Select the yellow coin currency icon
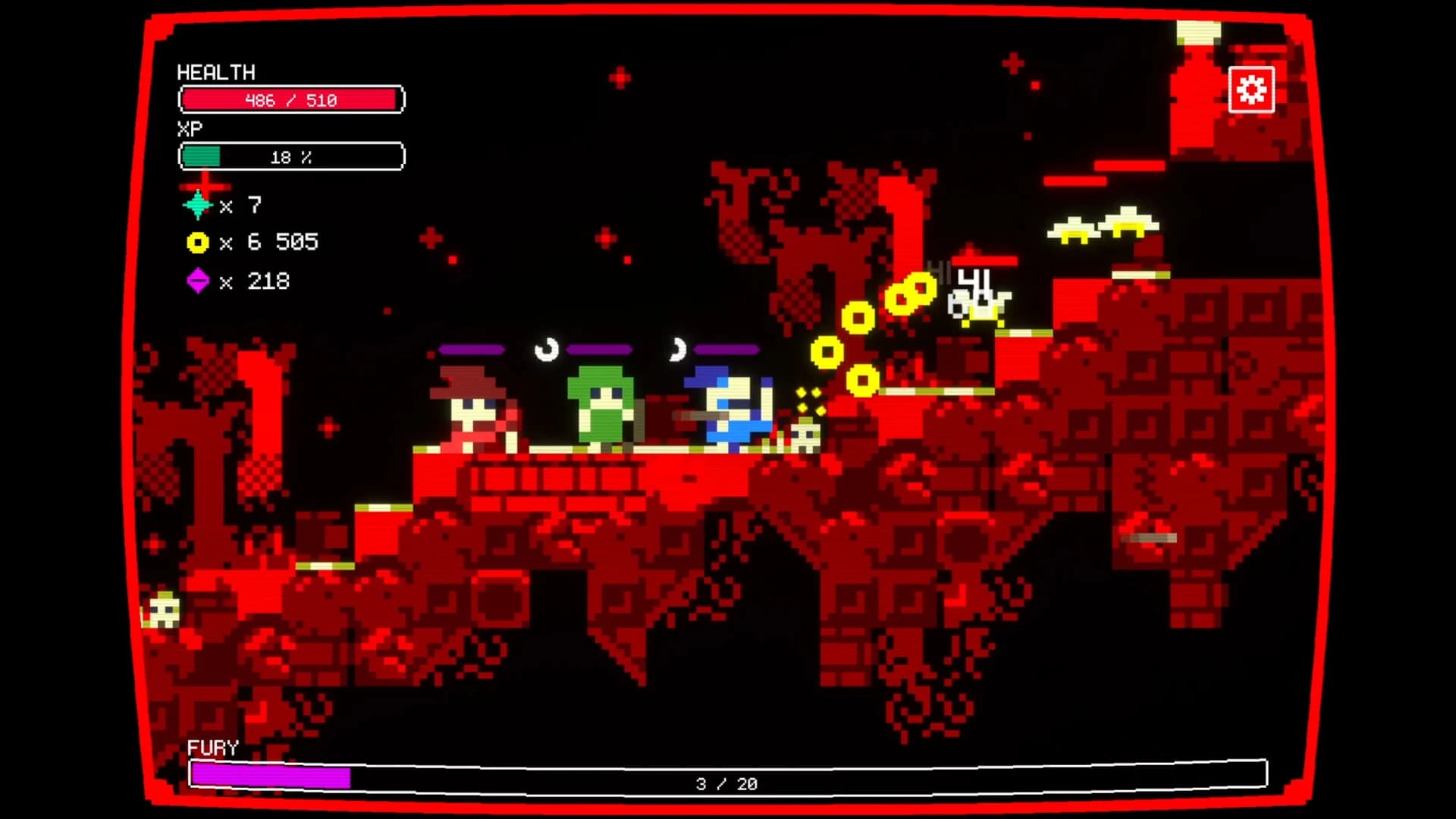The image size is (1456, 819). coord(199,242)
